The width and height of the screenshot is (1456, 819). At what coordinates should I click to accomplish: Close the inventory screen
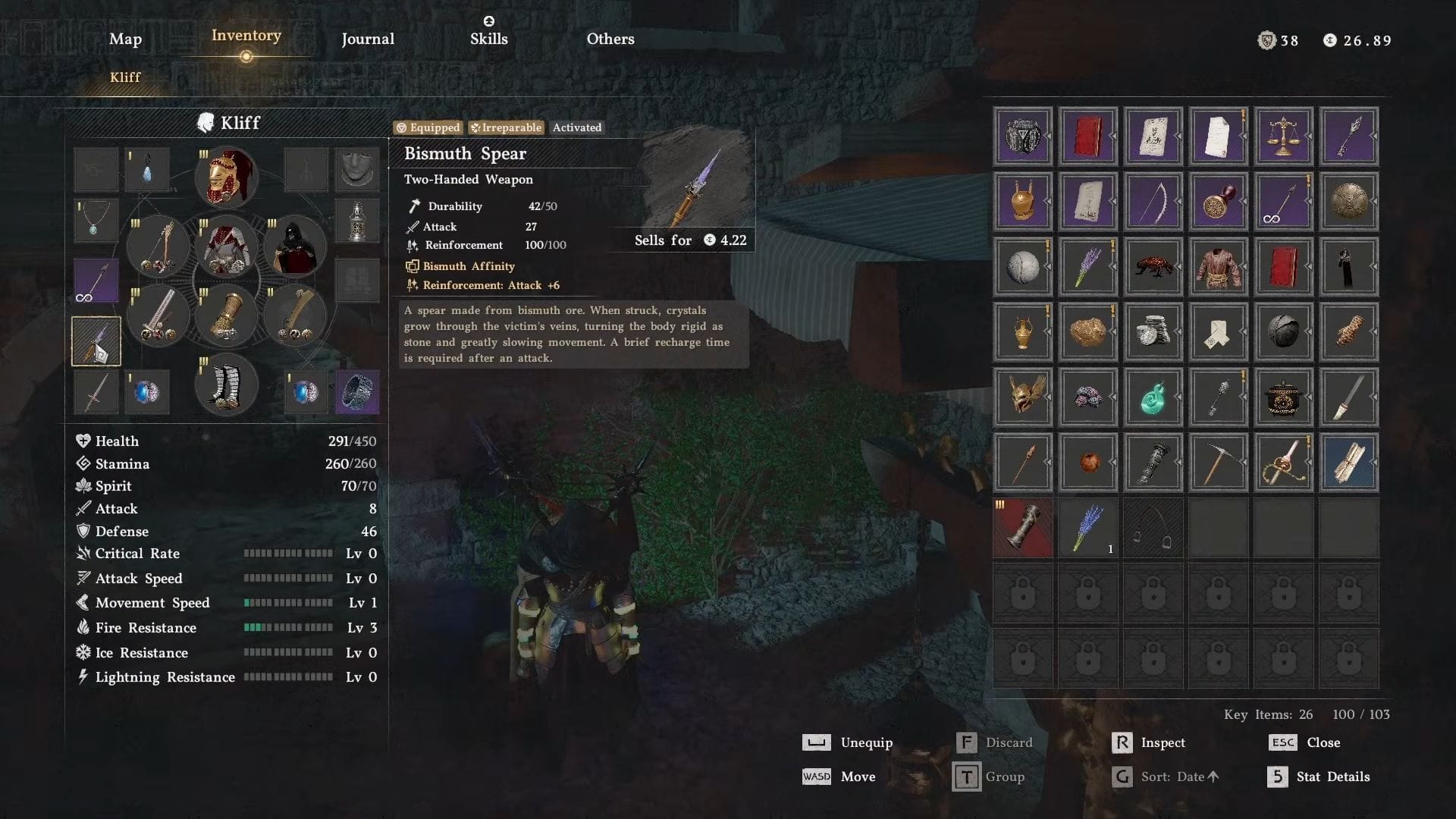[x=1323, y=742]
